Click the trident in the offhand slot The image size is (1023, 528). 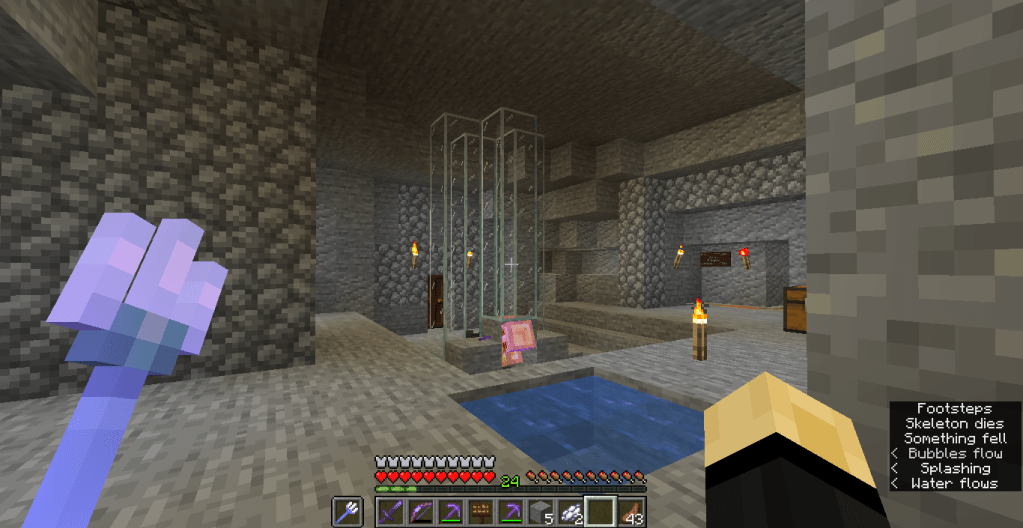tap(348, 510)
